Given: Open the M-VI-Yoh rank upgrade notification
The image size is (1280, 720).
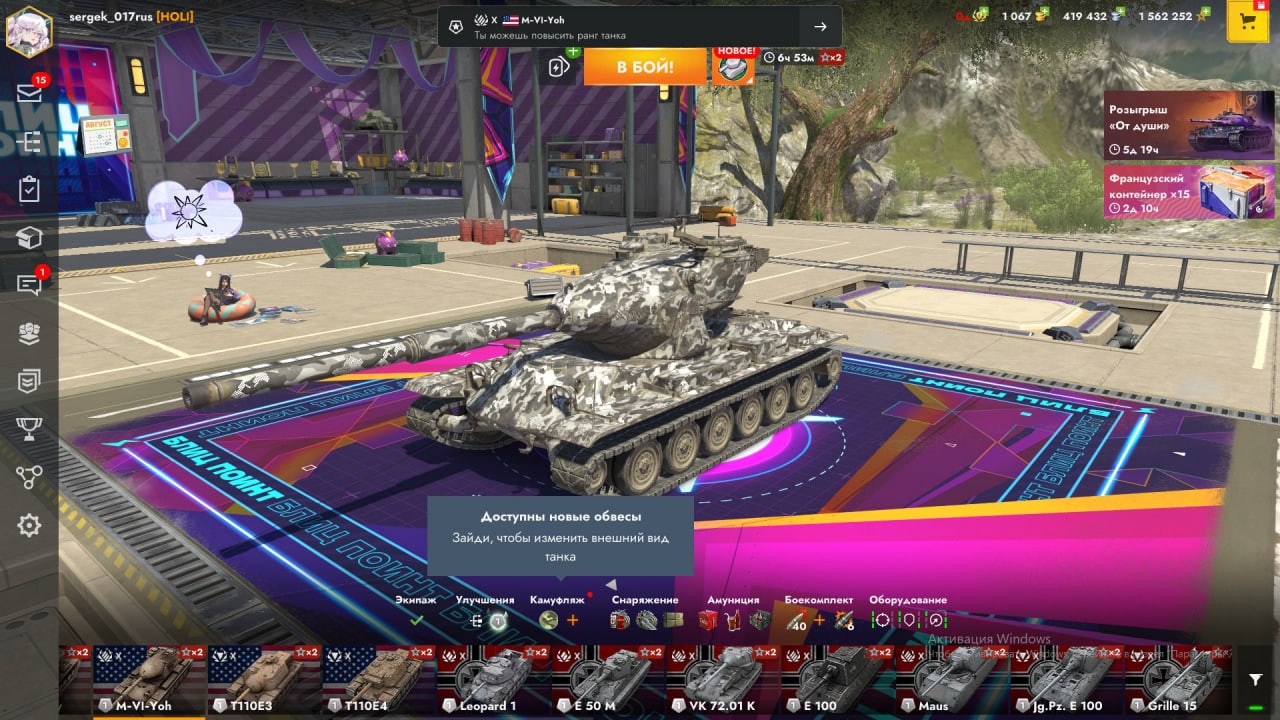Looking at the screenshot, I should (x=639, y=27).
